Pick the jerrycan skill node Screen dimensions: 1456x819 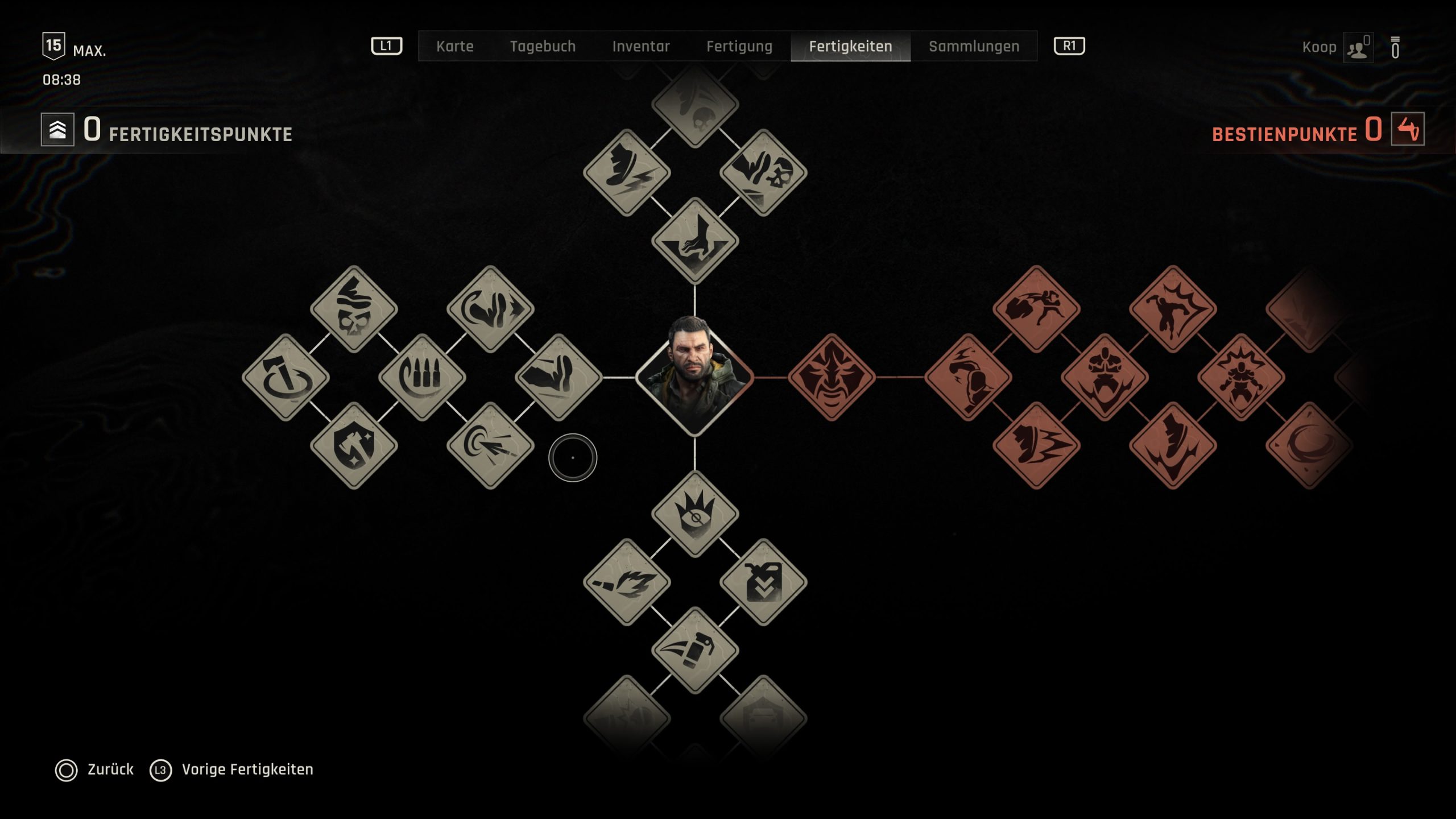[763, 582]
